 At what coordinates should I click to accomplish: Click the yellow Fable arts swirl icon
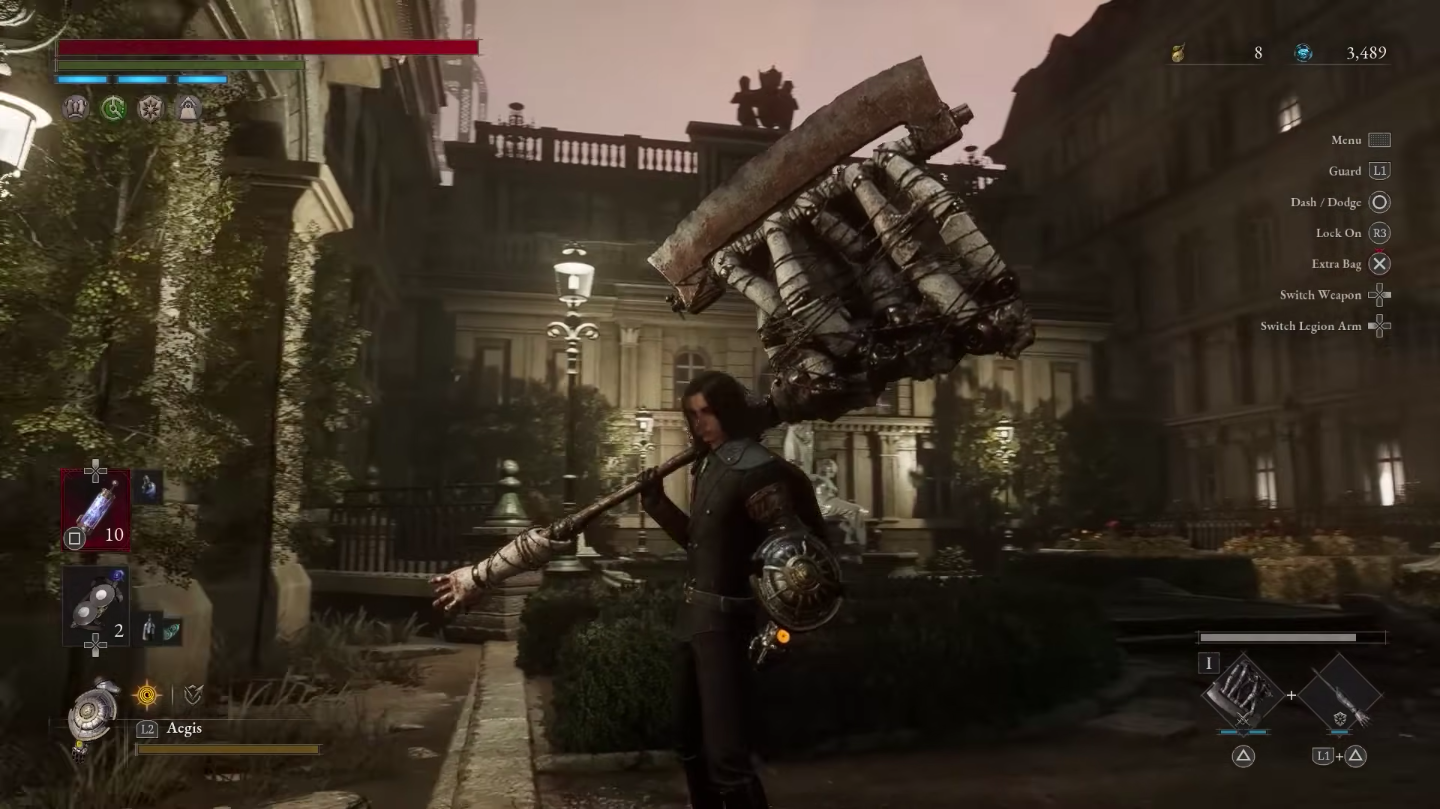pyautogui.click(x=147, y=694)
